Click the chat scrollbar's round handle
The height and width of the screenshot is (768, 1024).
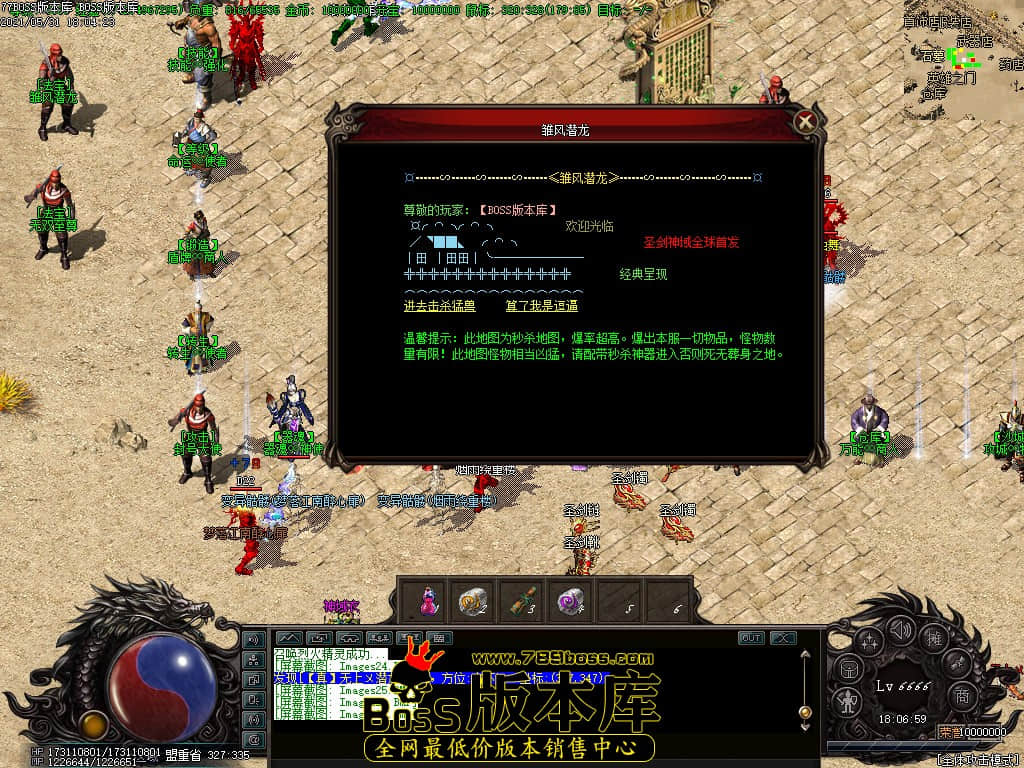(804, 712)
